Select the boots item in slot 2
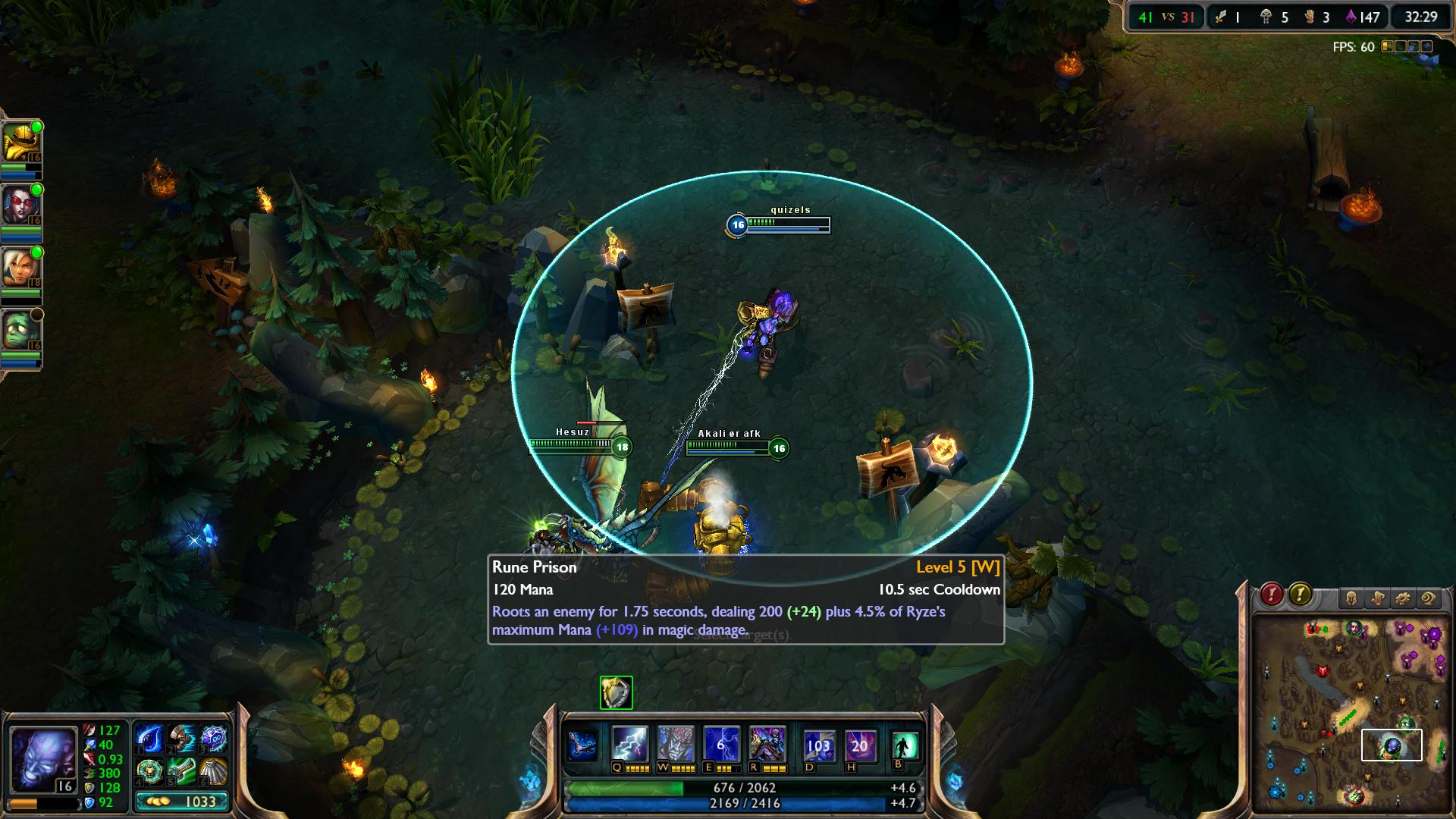 [181, 739]
